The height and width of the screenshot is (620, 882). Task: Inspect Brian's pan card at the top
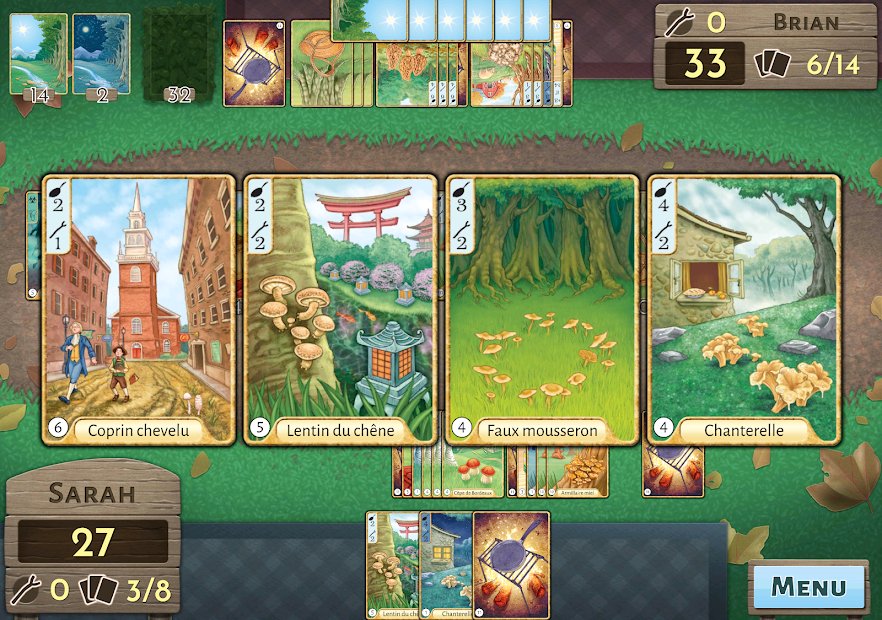pos(254,62)
